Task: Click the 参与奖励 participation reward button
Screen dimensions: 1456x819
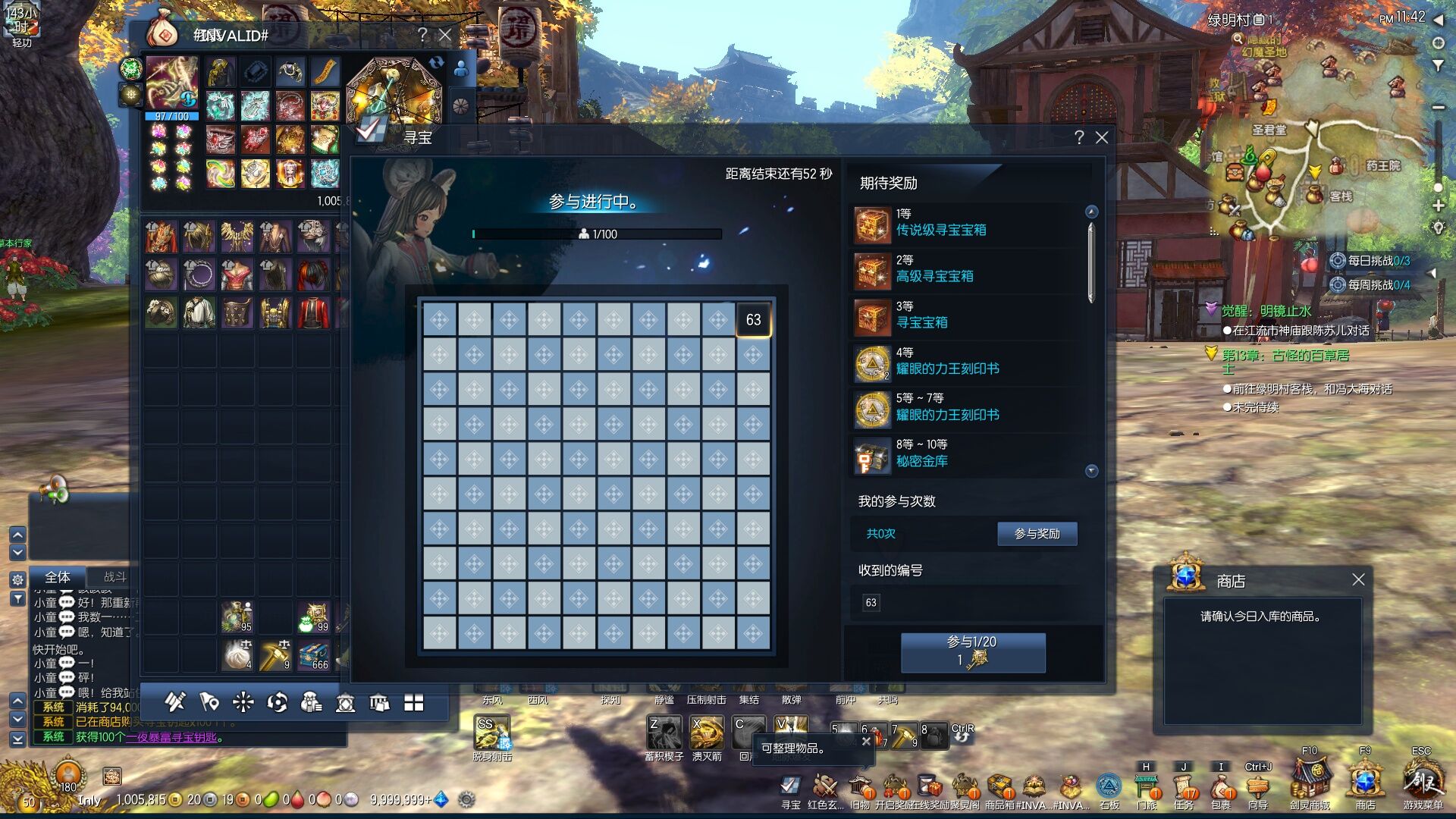Action: pos(1037,534)
